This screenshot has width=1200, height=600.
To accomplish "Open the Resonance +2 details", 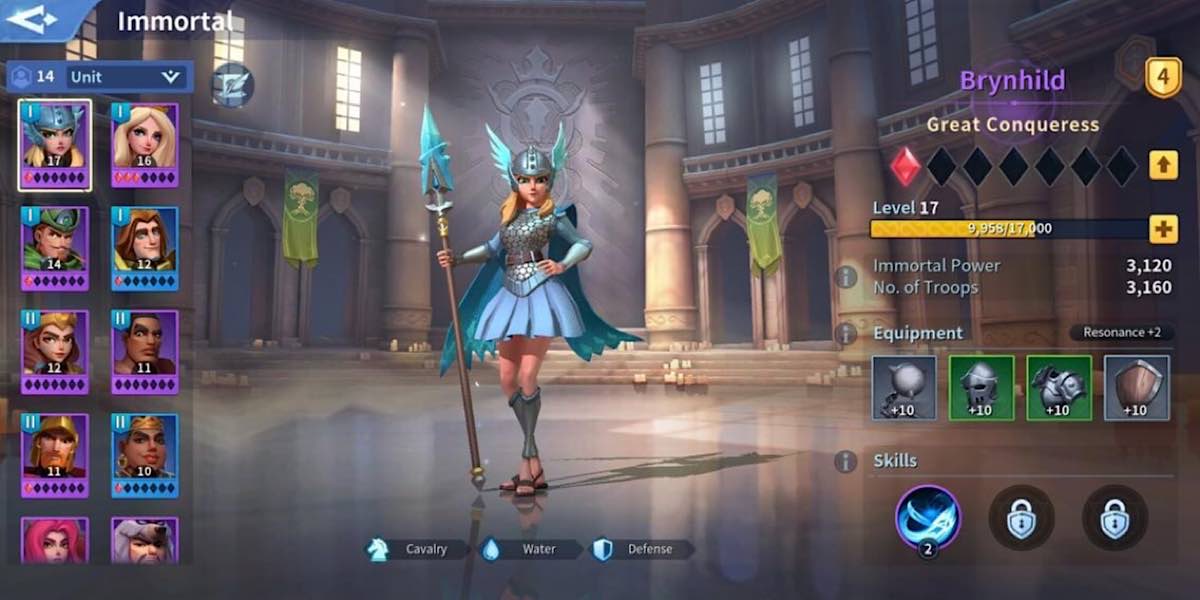I will point(1121,333).
